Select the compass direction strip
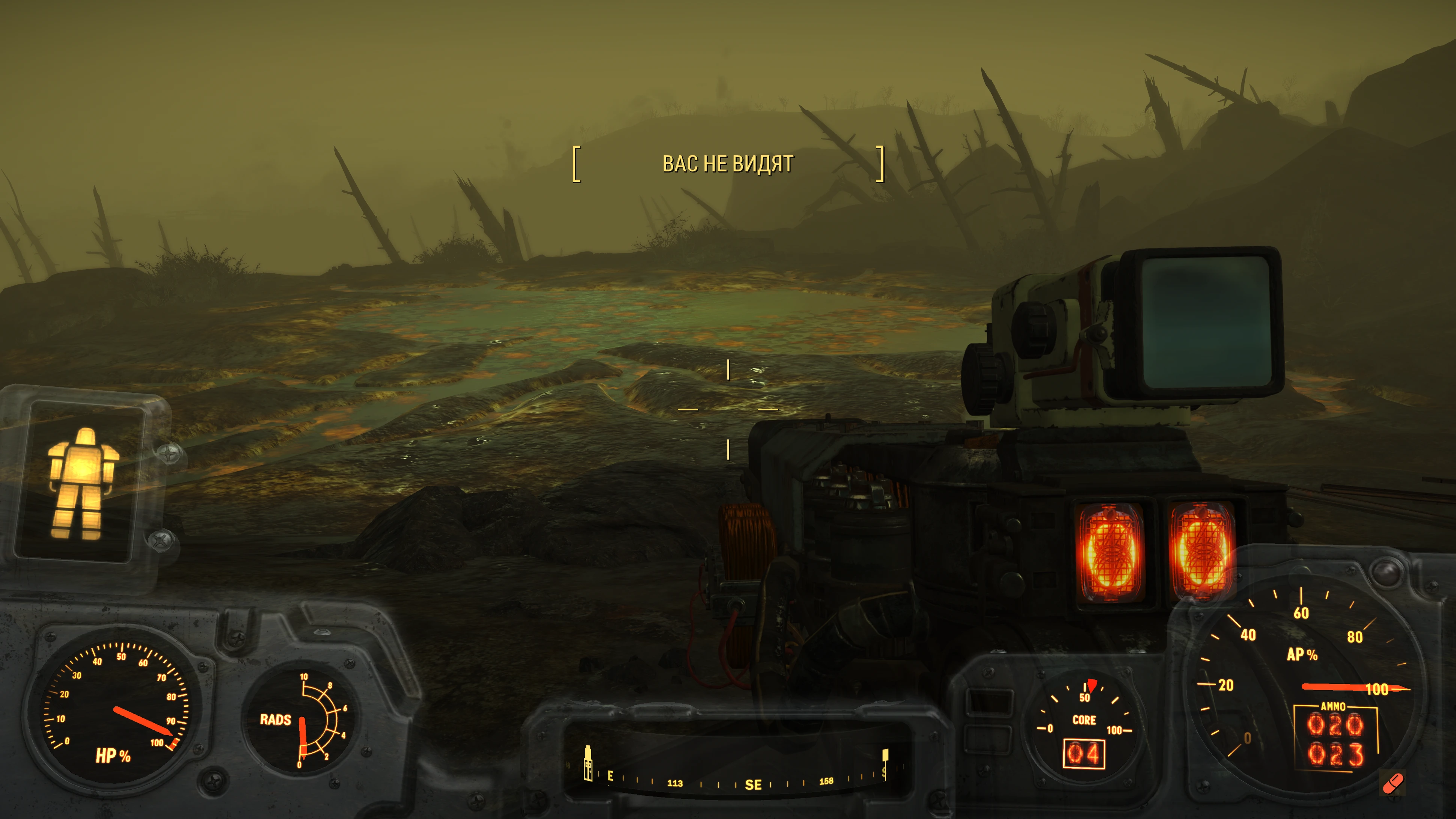This screenshot has height=819, width=1456. coord(735,777)
